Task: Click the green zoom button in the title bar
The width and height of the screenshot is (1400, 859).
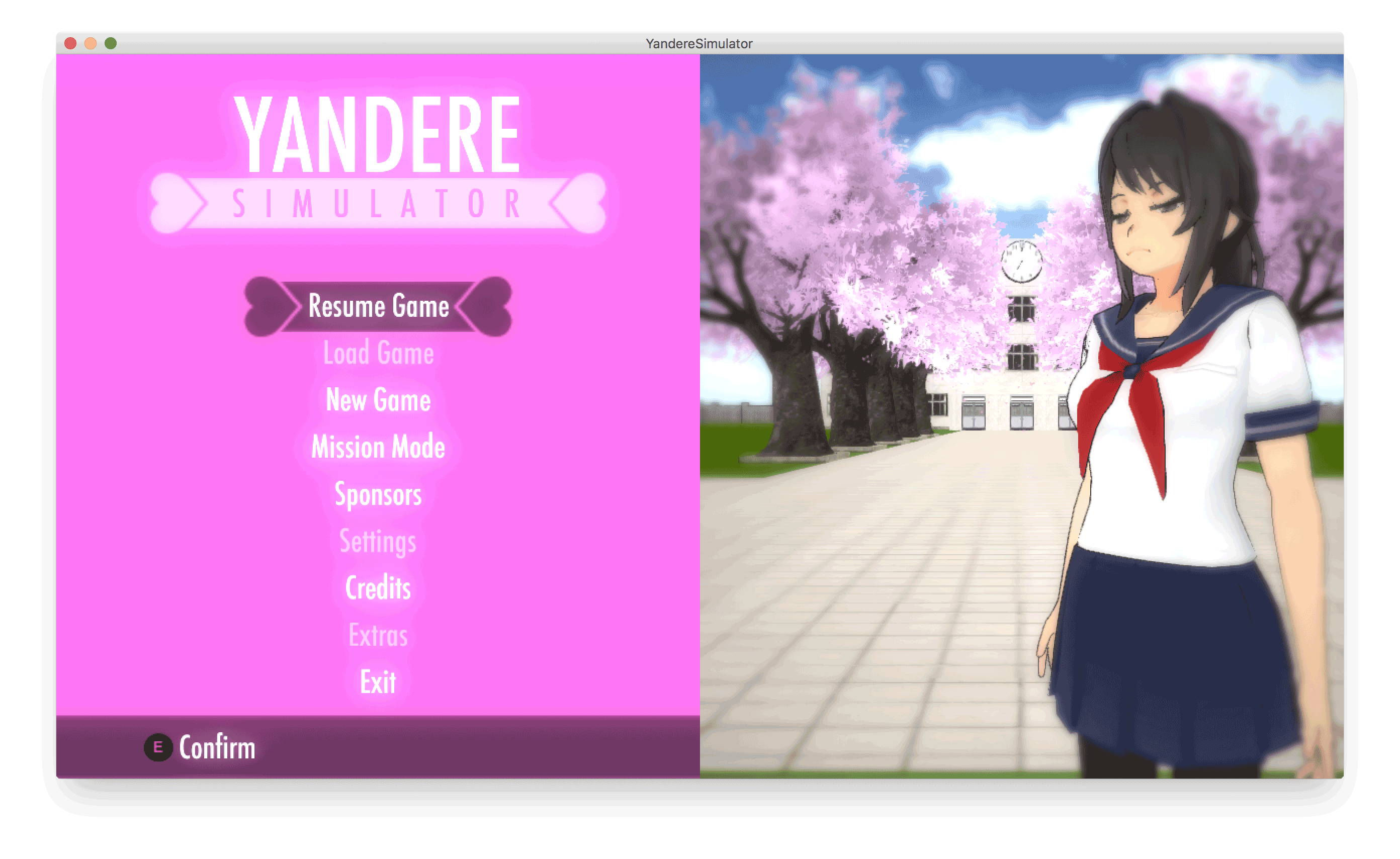Action: [x=111, y=43]
